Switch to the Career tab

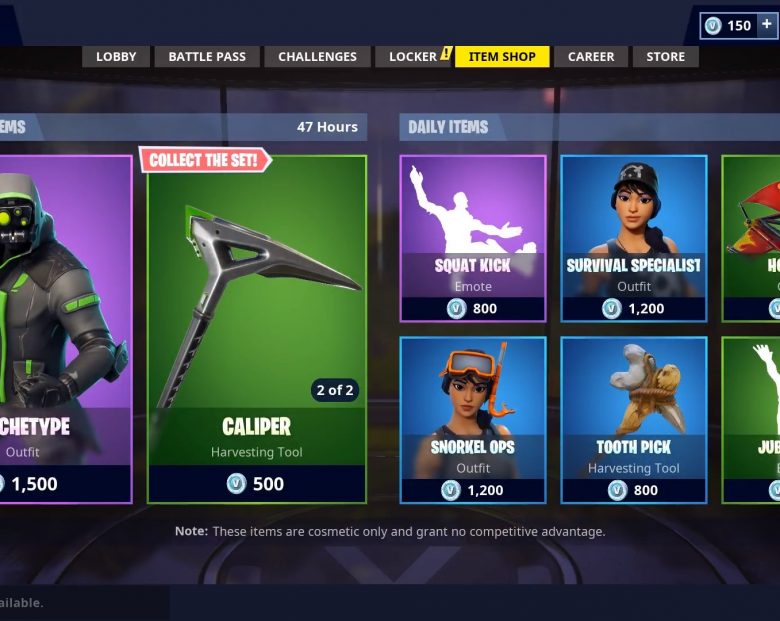click(x=591, y=57)
